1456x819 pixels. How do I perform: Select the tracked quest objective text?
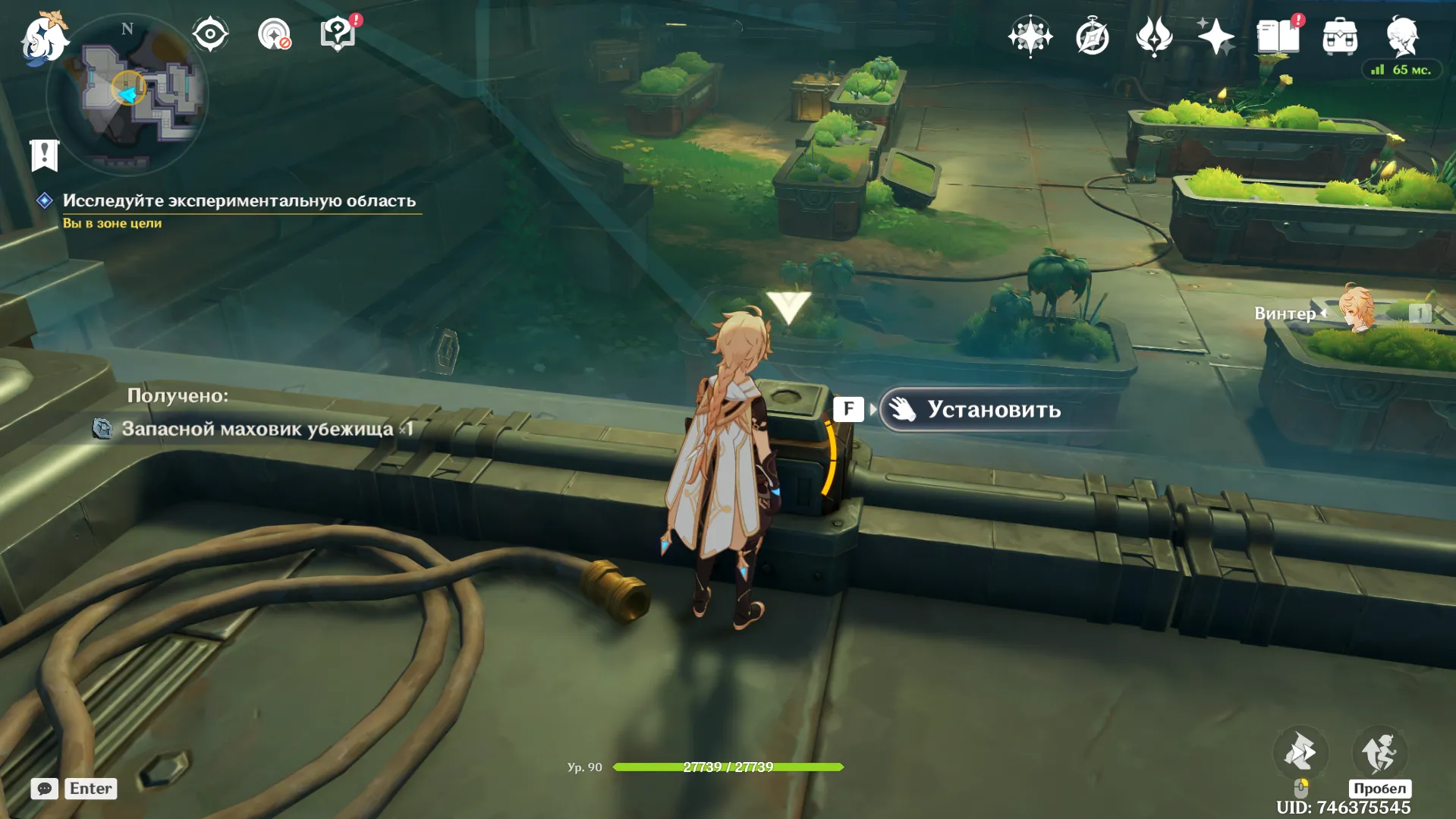coord(239,200)
